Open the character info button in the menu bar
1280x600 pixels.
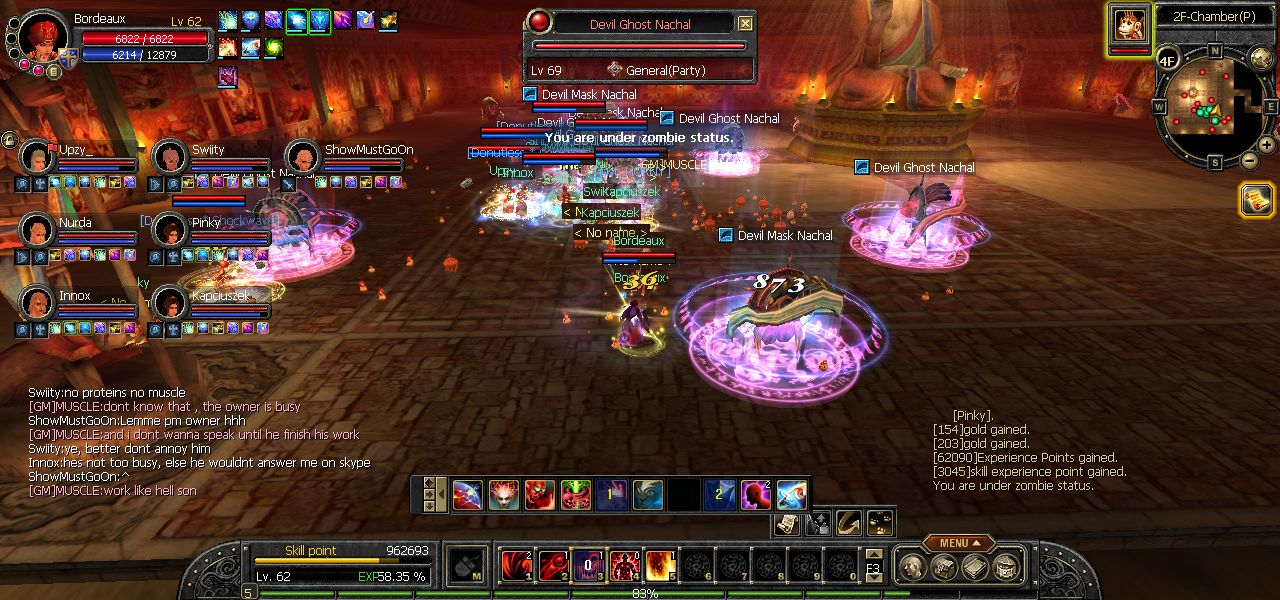coord(912,567)
